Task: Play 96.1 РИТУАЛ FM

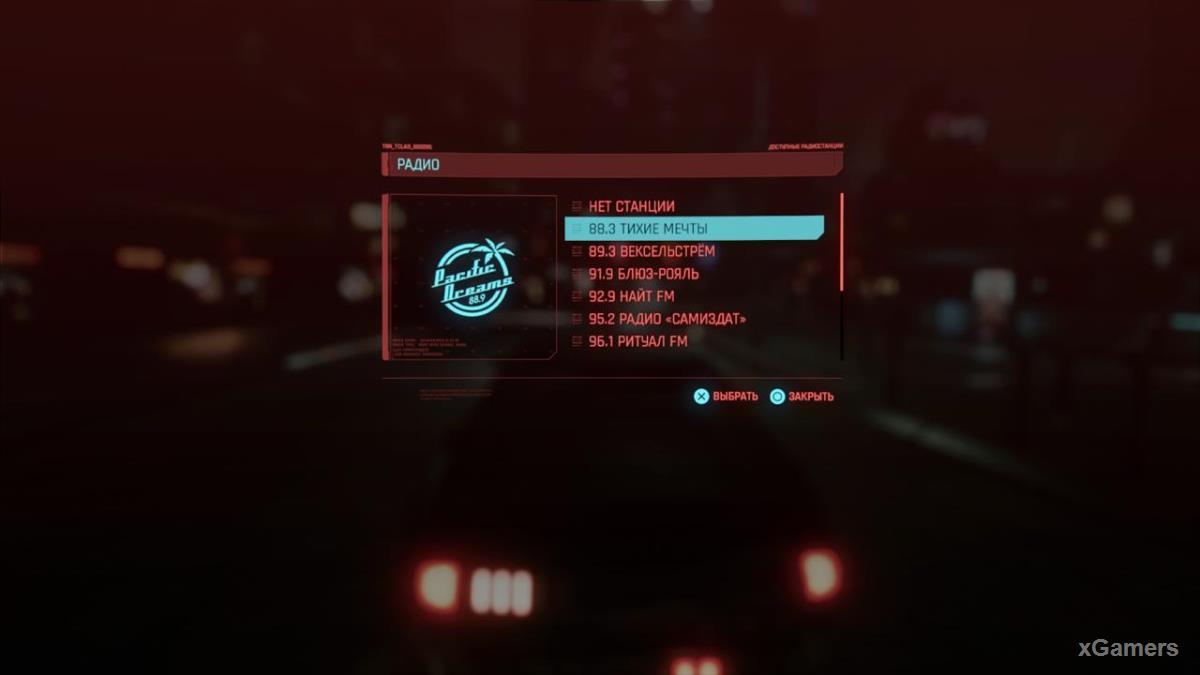Action: click(637, 341)
